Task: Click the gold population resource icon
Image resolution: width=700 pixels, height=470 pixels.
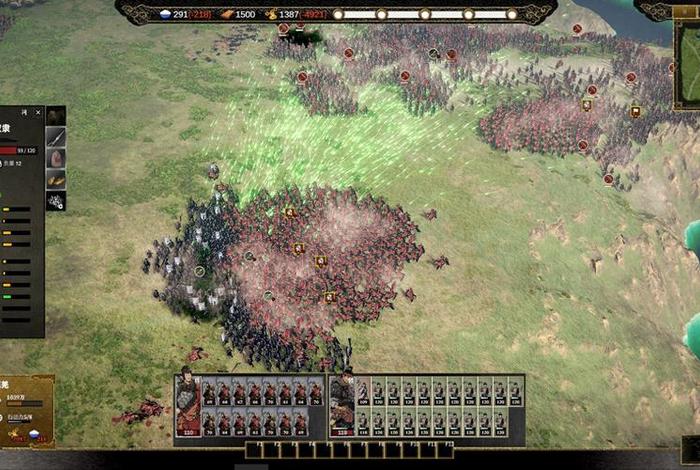Action: (x=270, y=14)
